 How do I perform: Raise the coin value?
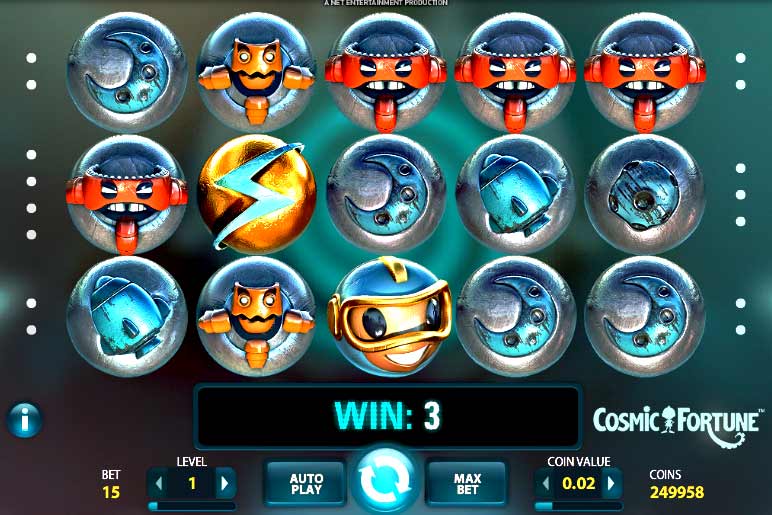[x=611, y=484]
